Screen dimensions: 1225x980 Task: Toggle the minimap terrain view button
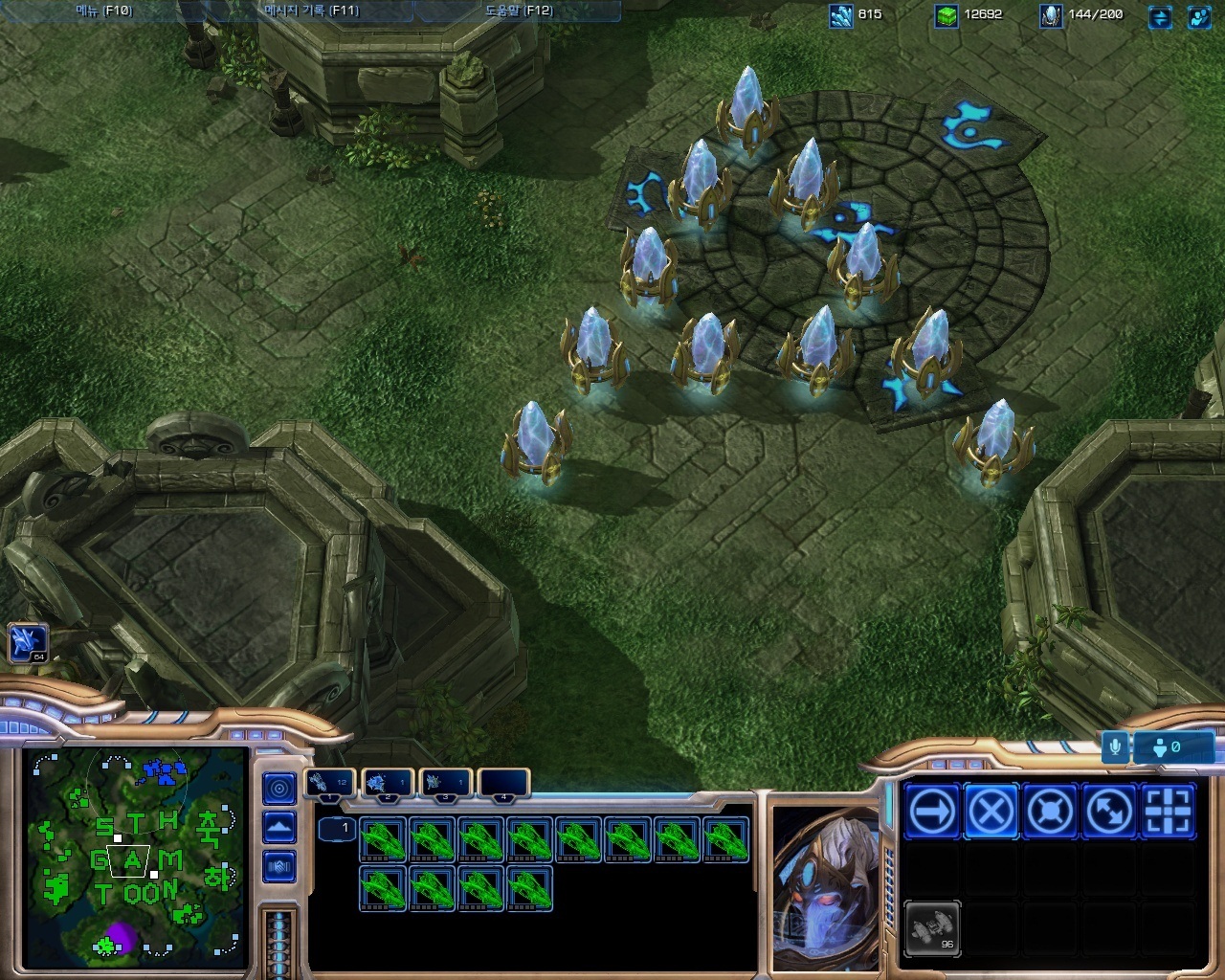click(x=279, y=827)
